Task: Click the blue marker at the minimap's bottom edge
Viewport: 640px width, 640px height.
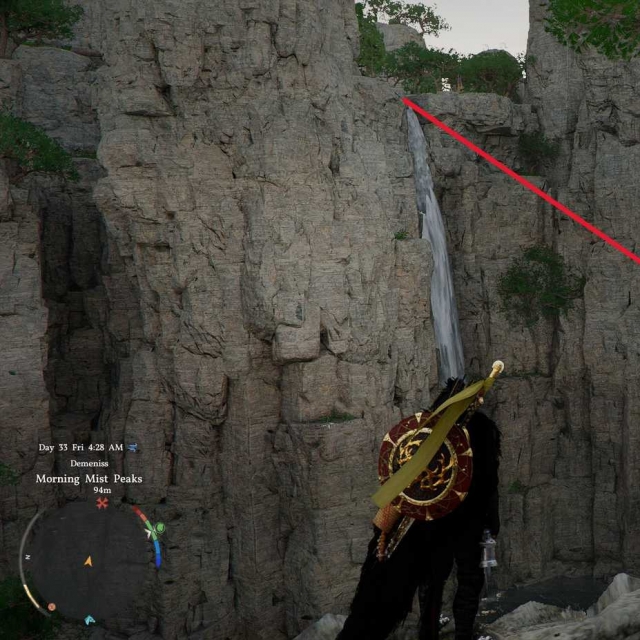Action: [89, 620]
